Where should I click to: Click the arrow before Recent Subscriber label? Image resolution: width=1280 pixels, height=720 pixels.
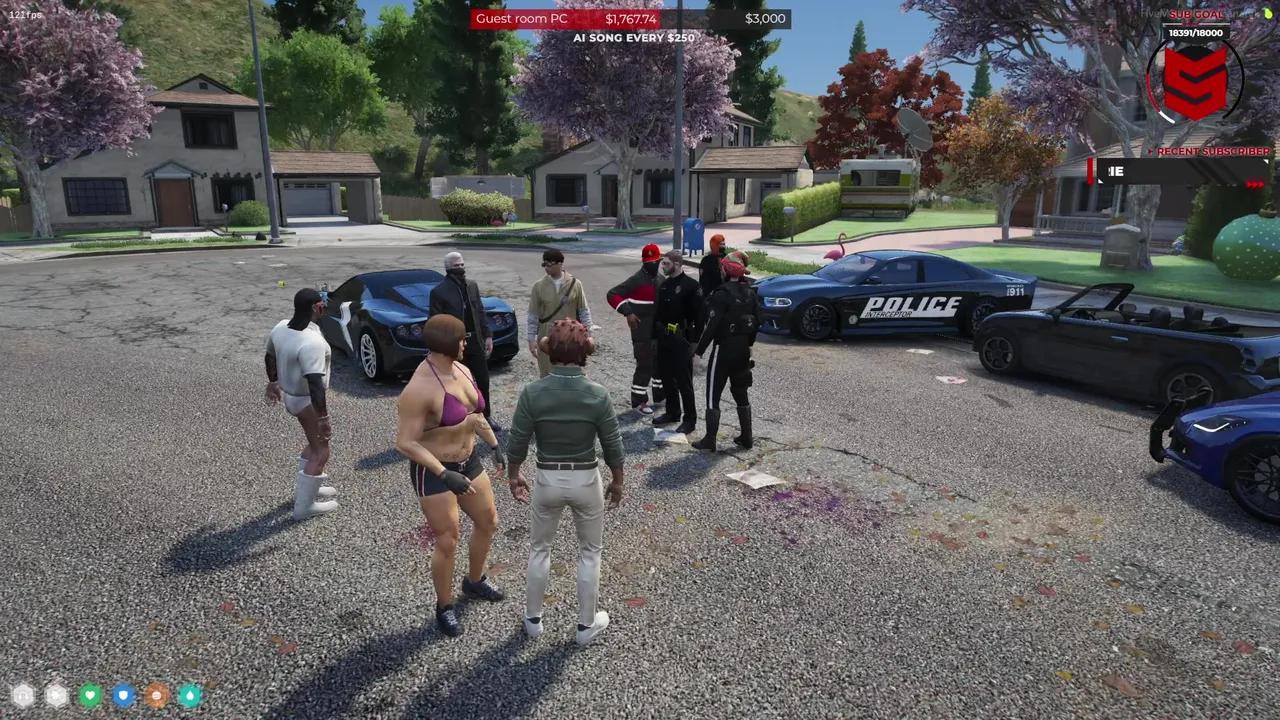click(x=1151, y=151)
